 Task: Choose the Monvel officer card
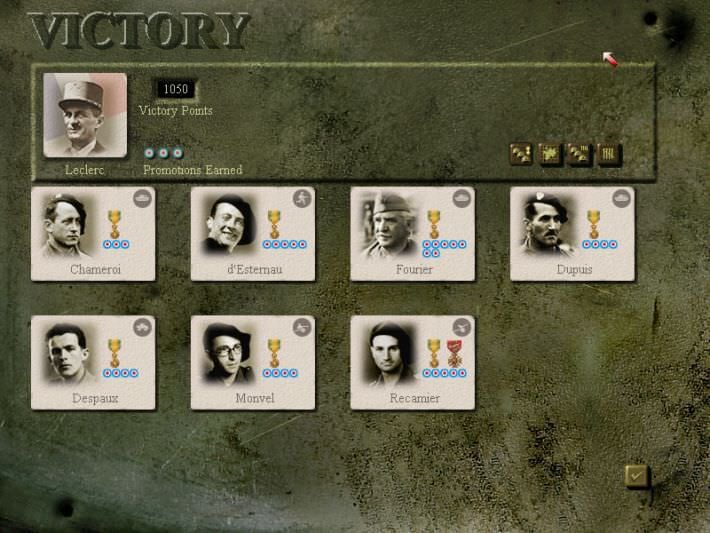253,363
